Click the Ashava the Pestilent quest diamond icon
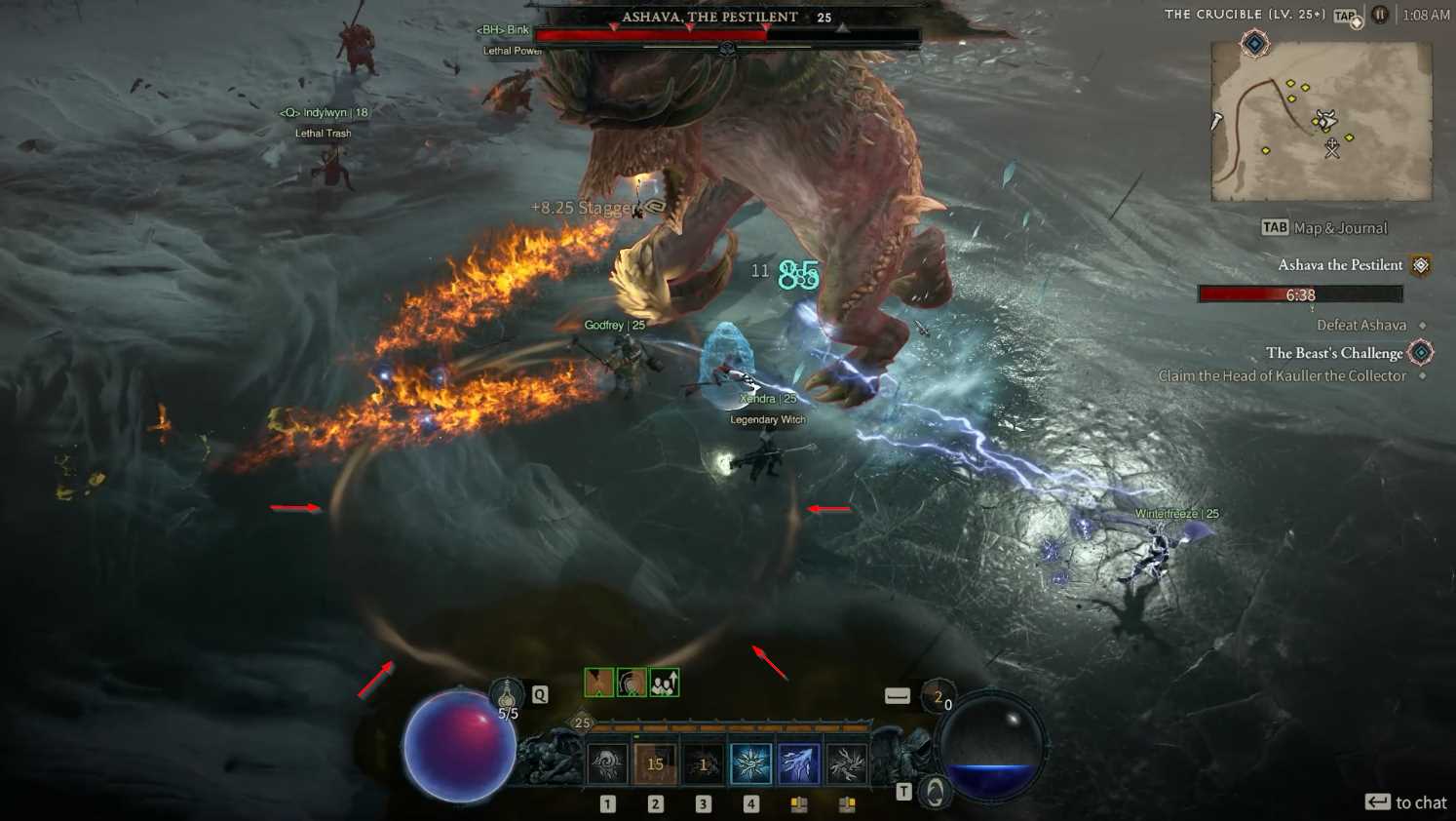Viewport: 1456px width, 821px height. point(1420,264)
